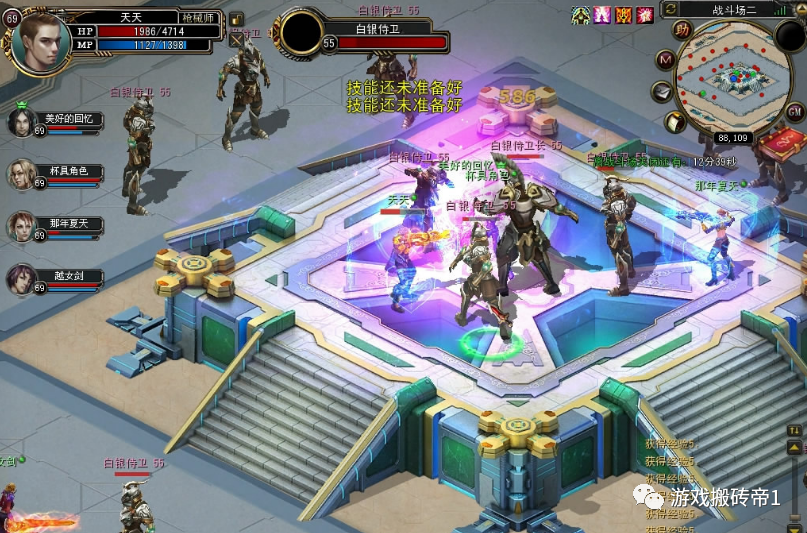Select party member 越女剑

click(x=22, y=279)
